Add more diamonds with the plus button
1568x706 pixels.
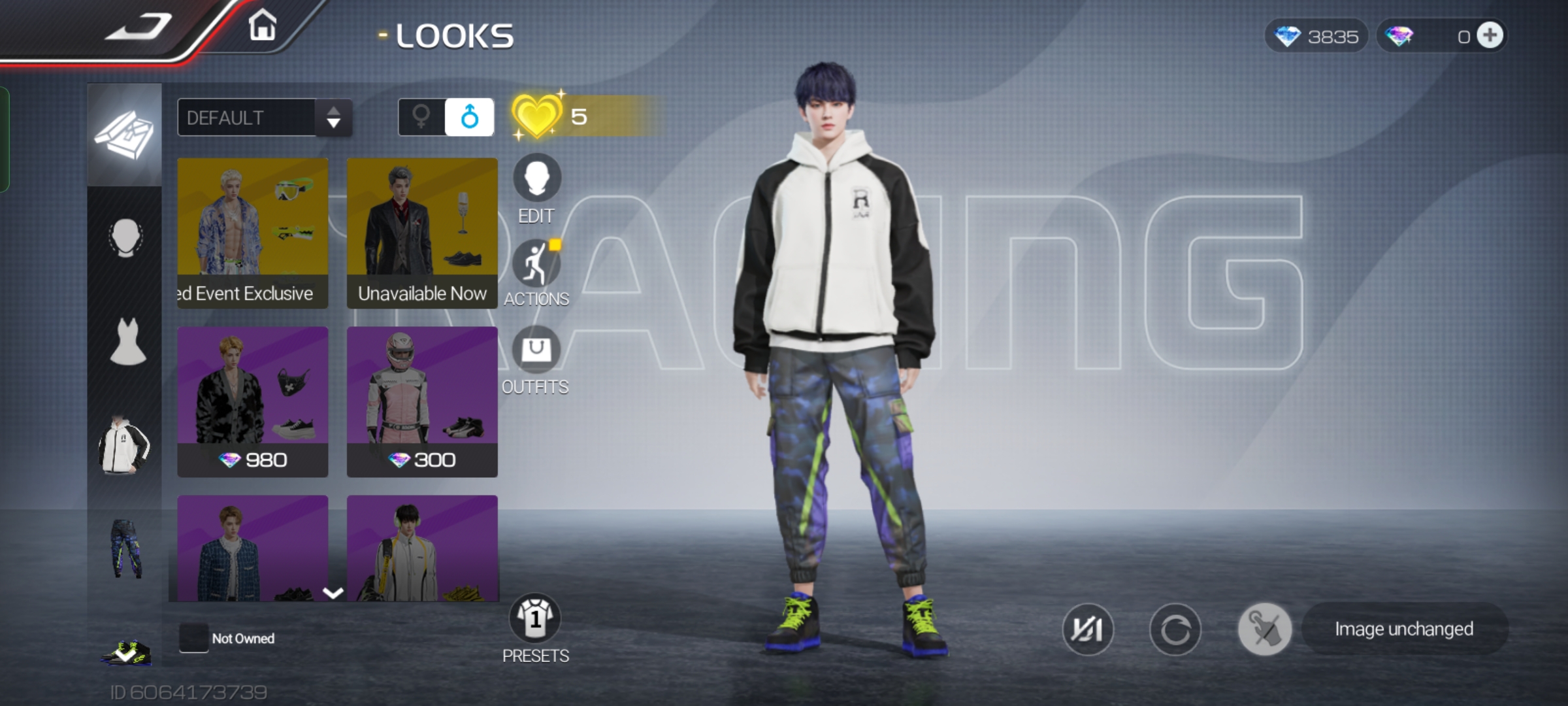click(1490, 36)
